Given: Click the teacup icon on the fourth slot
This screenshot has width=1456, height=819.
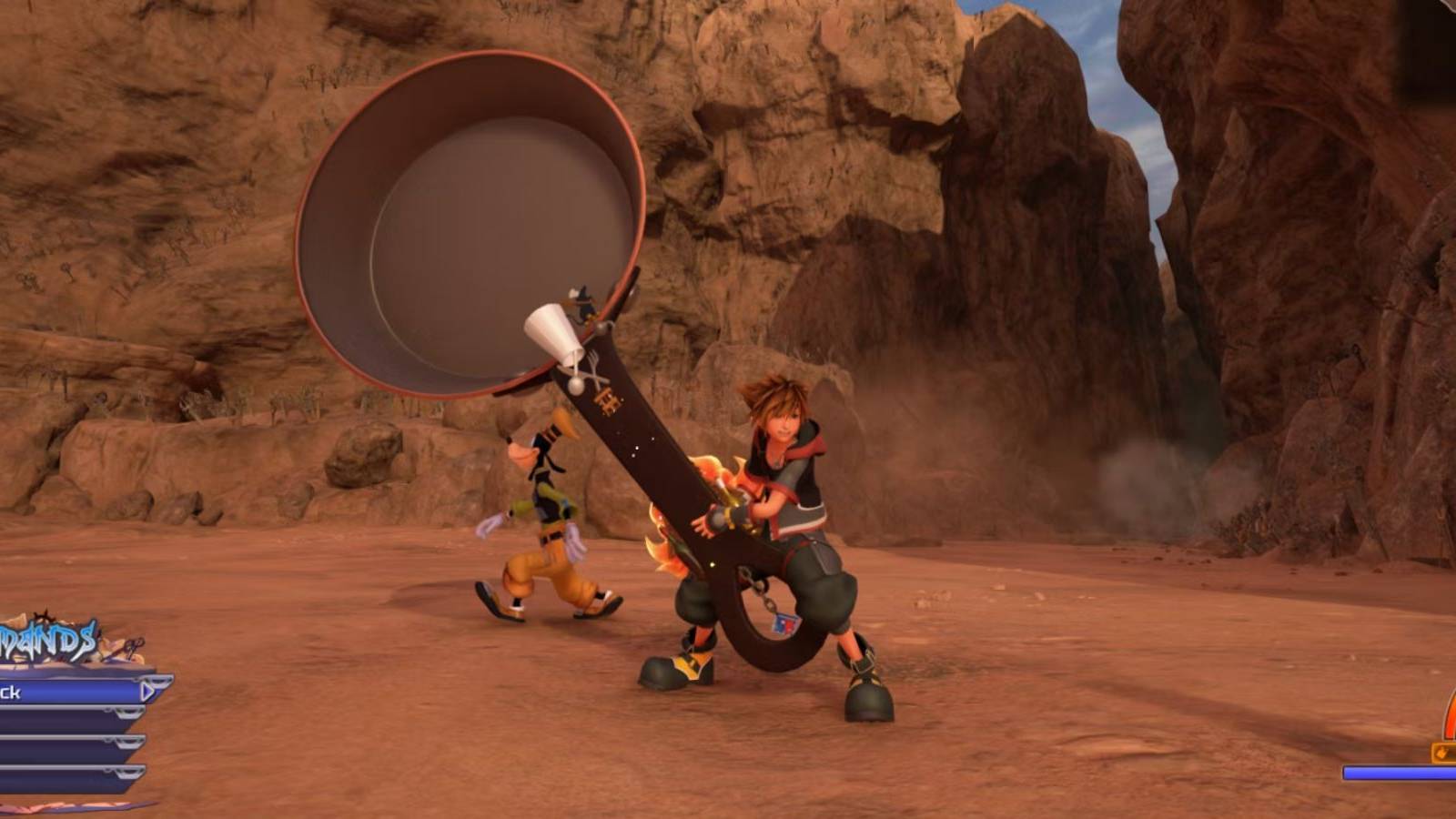Looking at the screenshot, I should pos(129,773).
